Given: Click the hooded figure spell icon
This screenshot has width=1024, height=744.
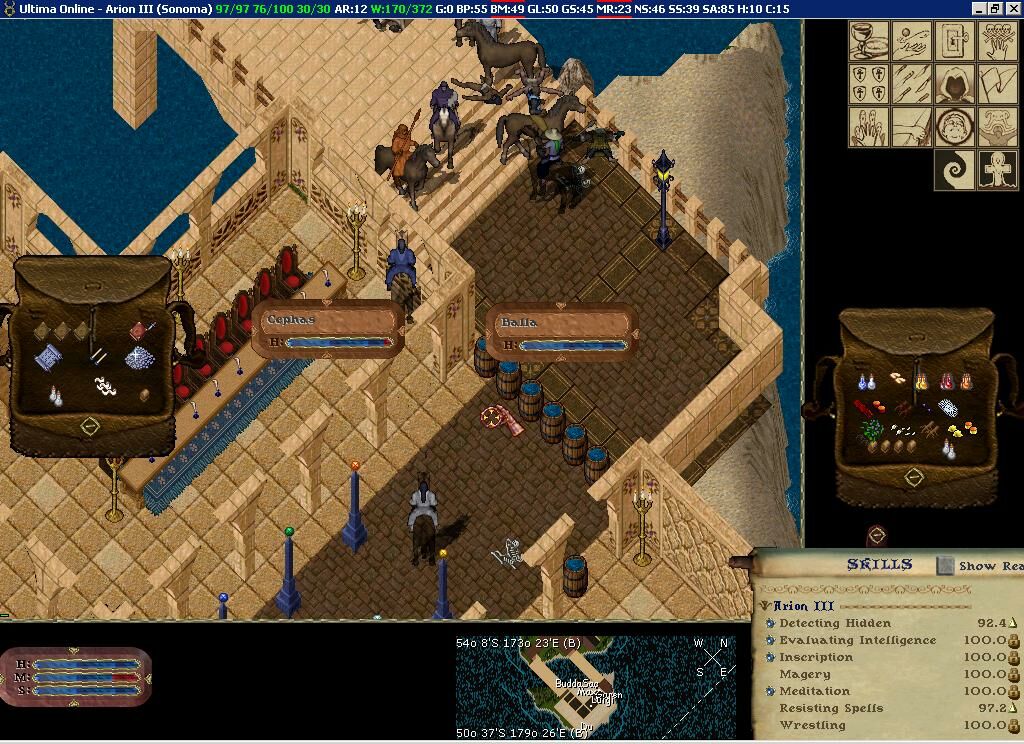Looking at the screenshot, I should tap(954, 84).
